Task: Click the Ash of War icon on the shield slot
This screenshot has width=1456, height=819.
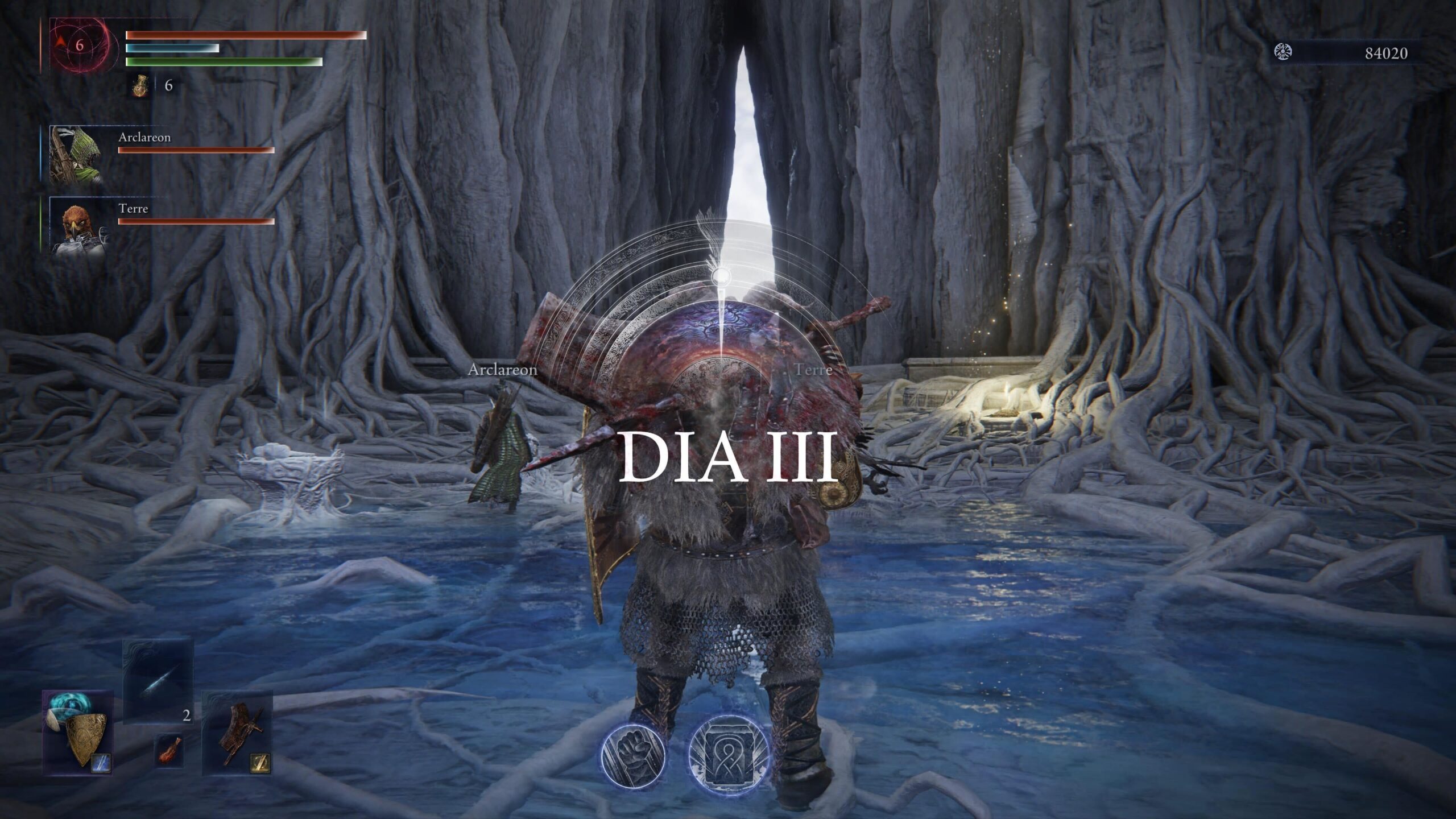Action: point(101,764)
